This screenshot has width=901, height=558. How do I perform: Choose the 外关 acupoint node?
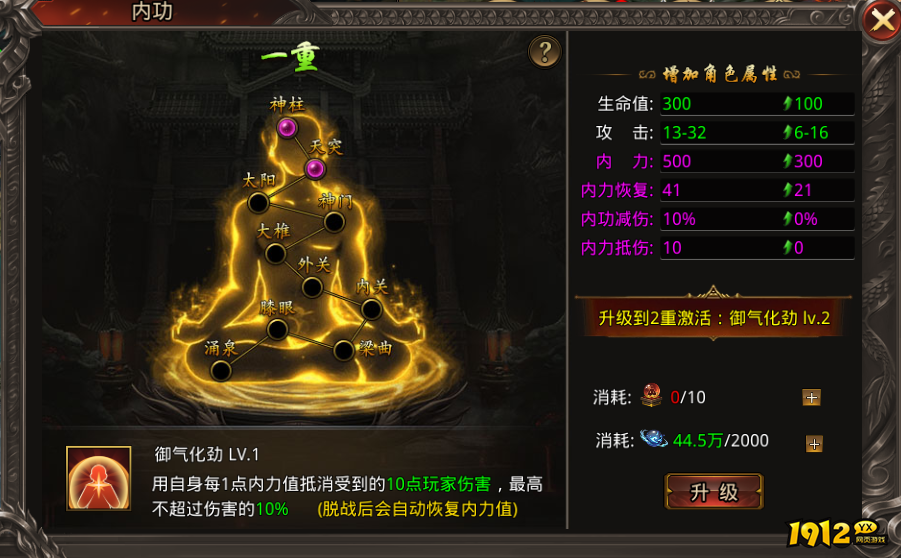(x=312, y=288)
